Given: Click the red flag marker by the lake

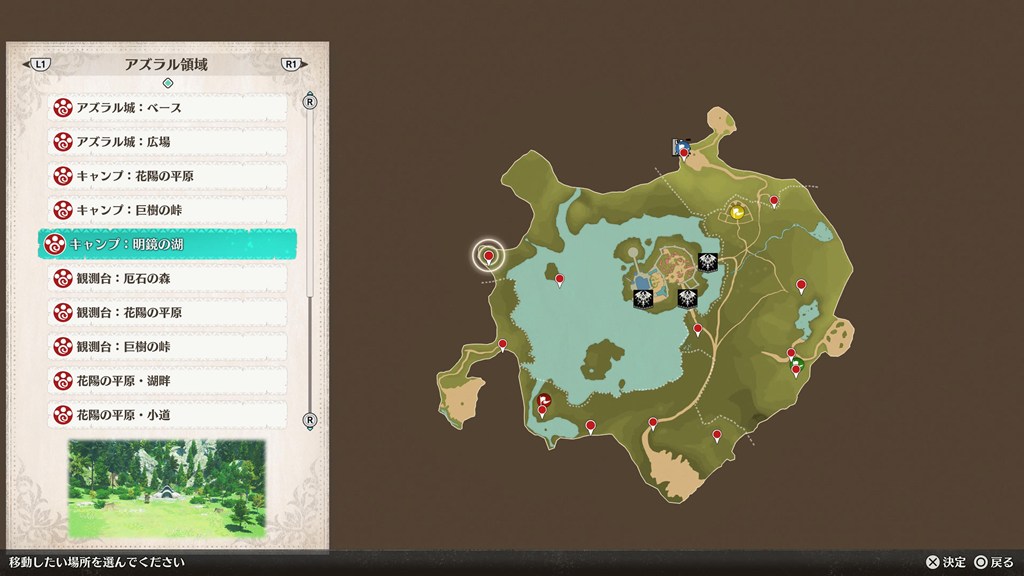Looking at the screenshot, I should 544,399.
